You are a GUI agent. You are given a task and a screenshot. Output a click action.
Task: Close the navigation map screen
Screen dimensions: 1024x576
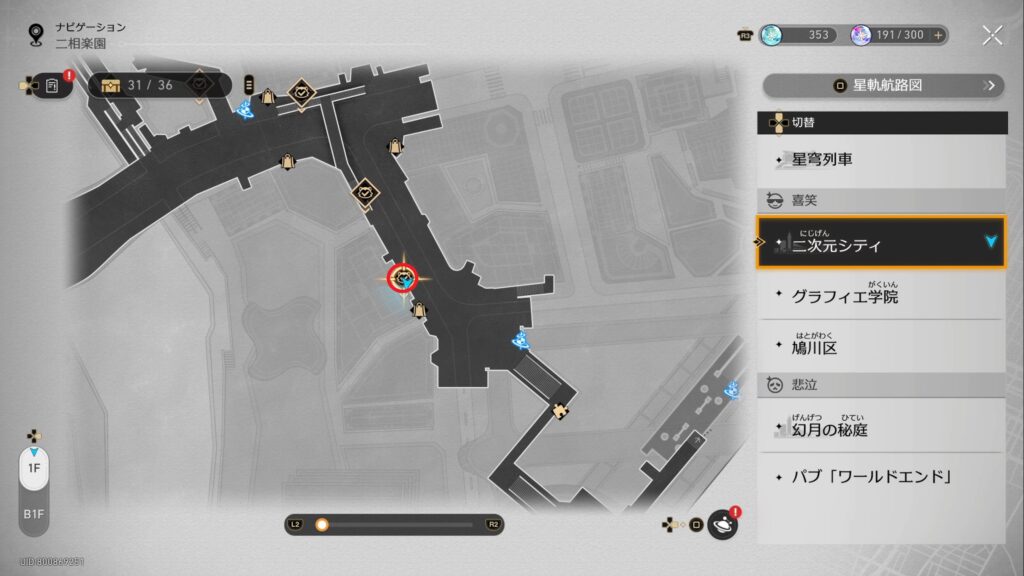[x=992, y=35]
